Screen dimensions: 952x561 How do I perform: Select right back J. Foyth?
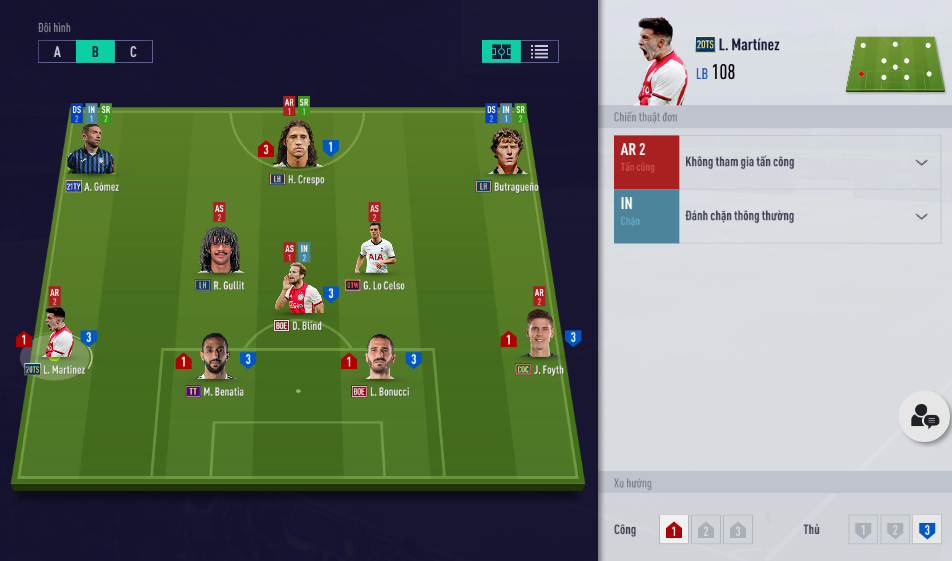tap(540, 337)
